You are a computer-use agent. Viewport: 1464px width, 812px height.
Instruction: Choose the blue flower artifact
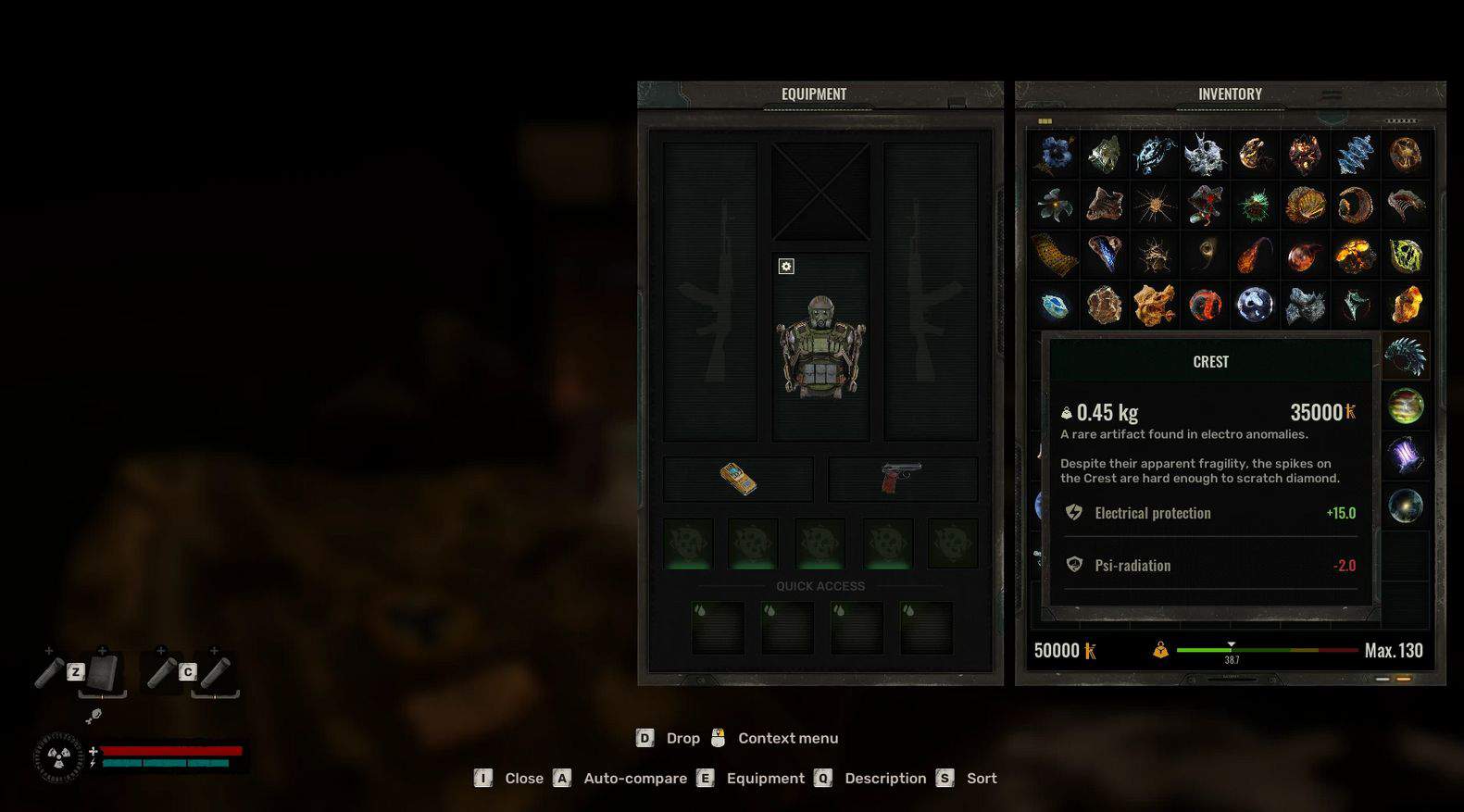coord(1055,155)
